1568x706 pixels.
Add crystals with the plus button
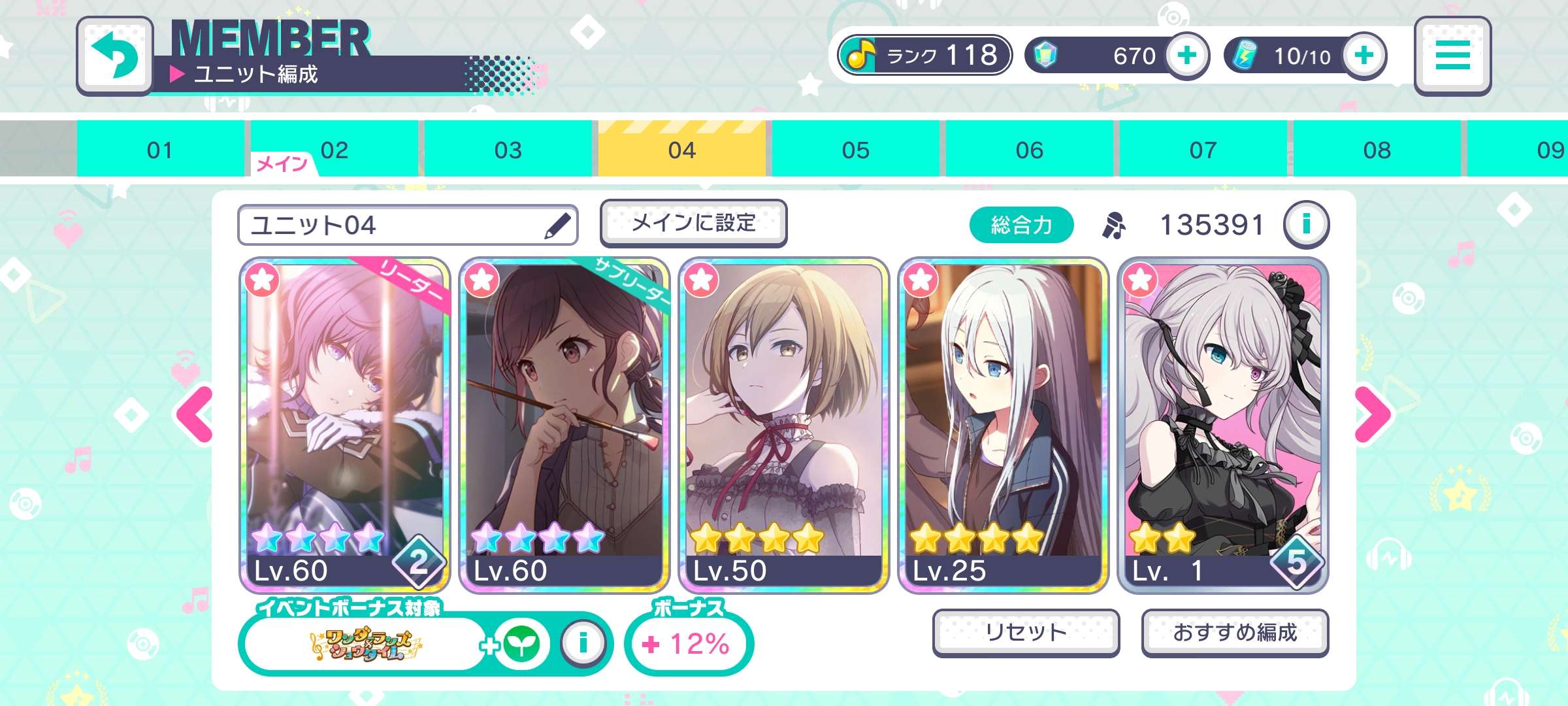pyautogui.click(x=1186, y=56)
